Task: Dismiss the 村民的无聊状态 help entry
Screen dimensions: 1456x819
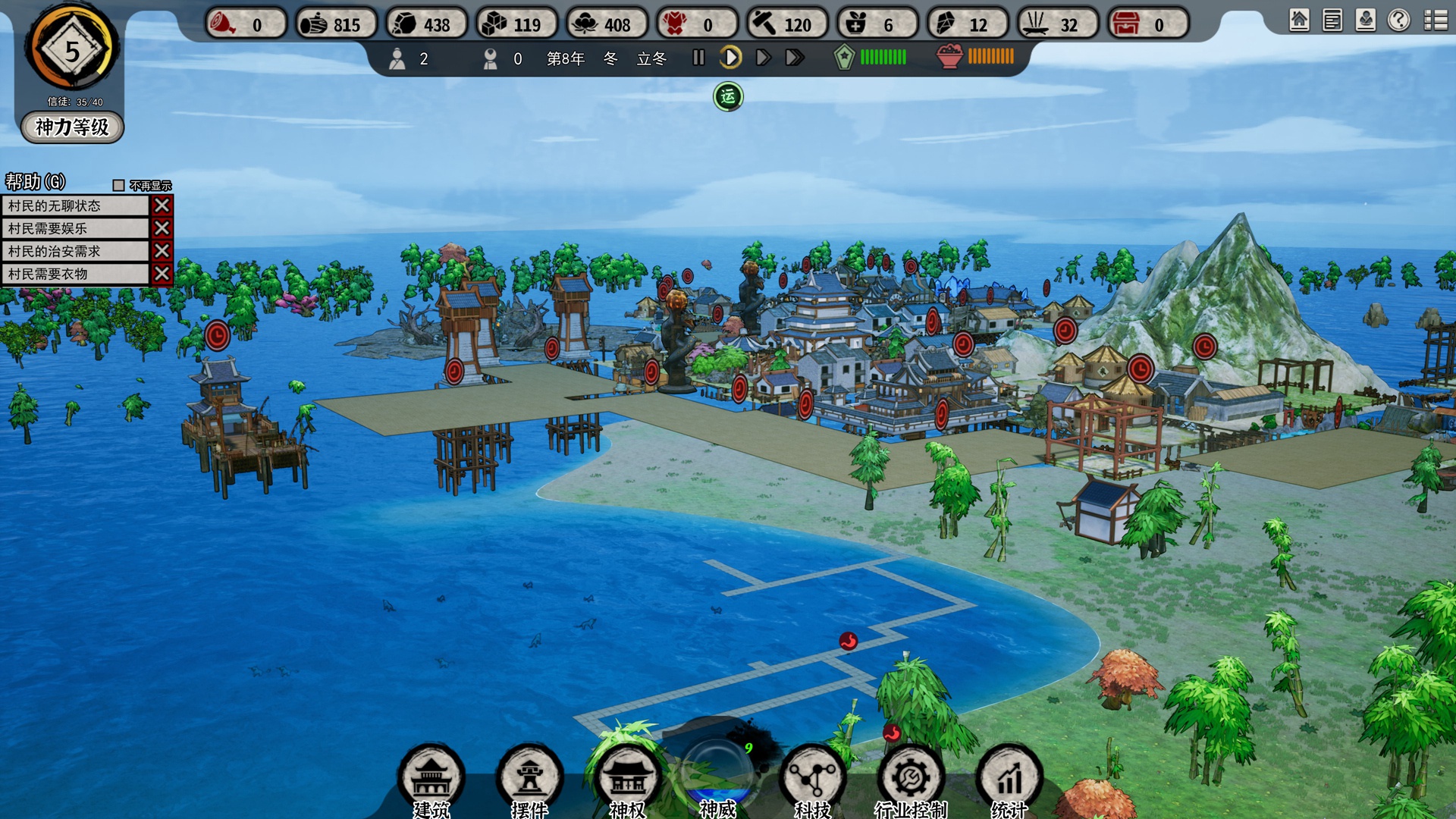Action: click(x=162, y=206)
